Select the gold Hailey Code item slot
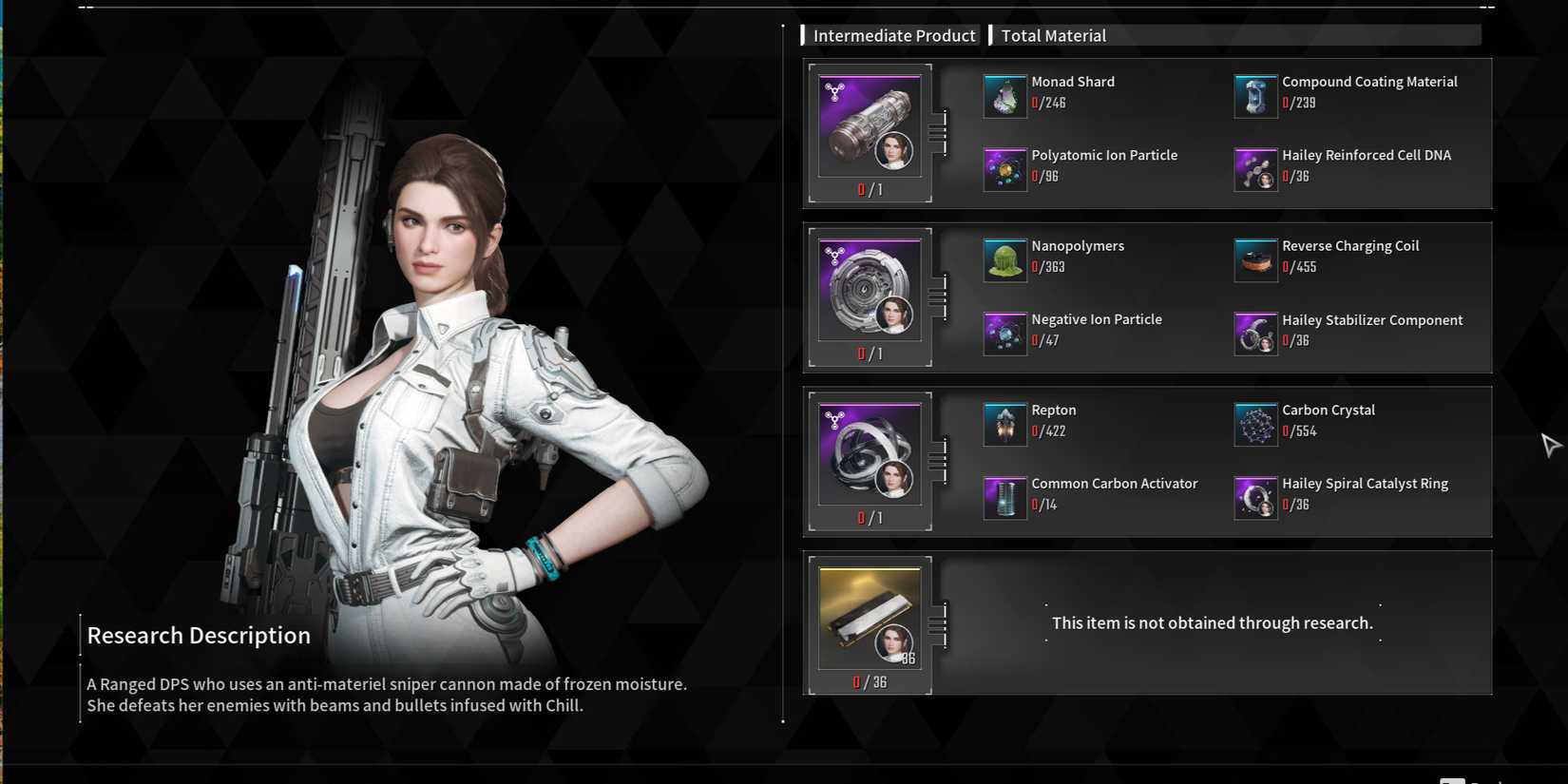Screen dimensions: 1568x784 (870, 618)
